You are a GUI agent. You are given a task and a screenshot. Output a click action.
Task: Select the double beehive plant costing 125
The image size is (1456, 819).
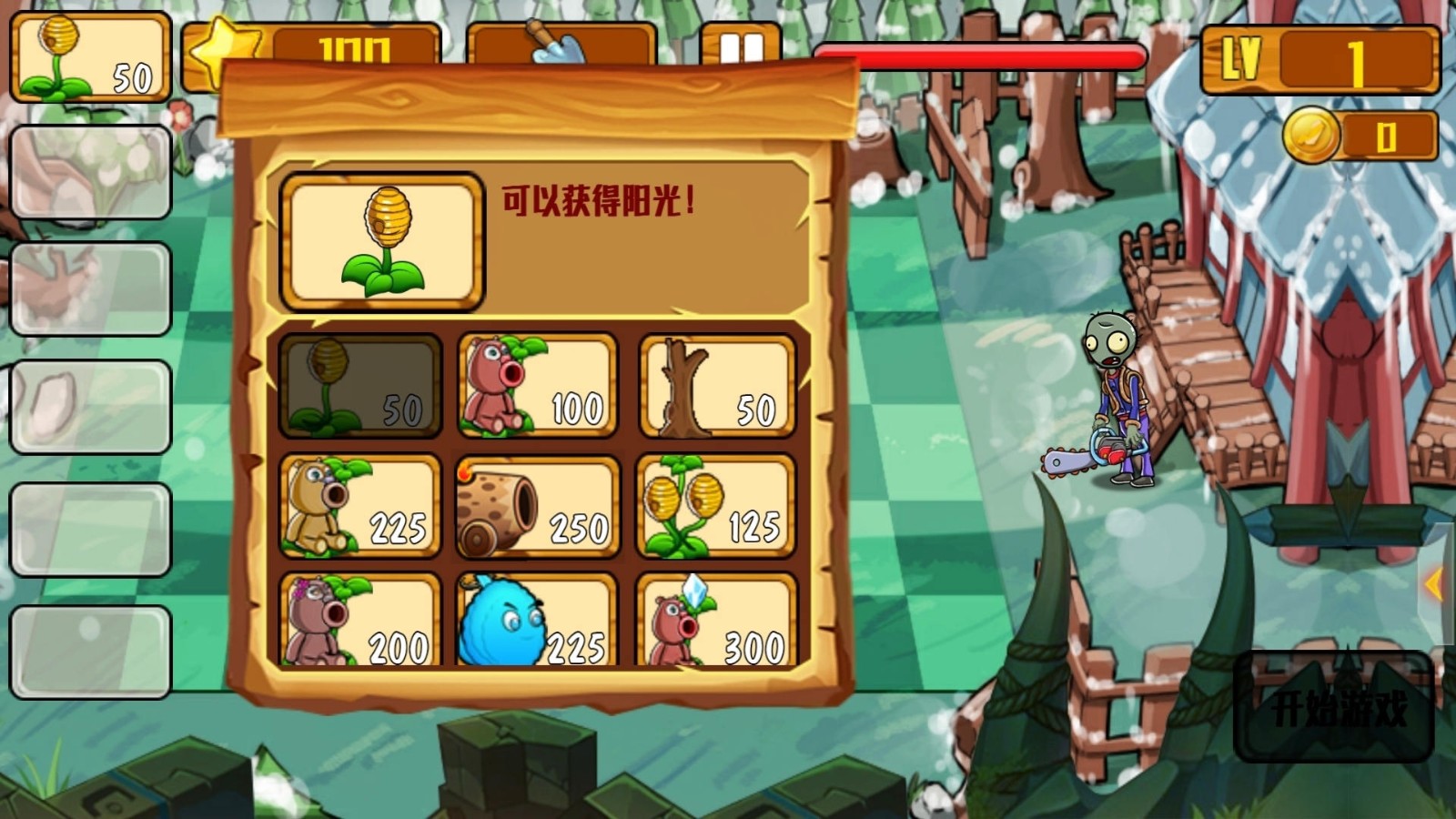(717, 510)
